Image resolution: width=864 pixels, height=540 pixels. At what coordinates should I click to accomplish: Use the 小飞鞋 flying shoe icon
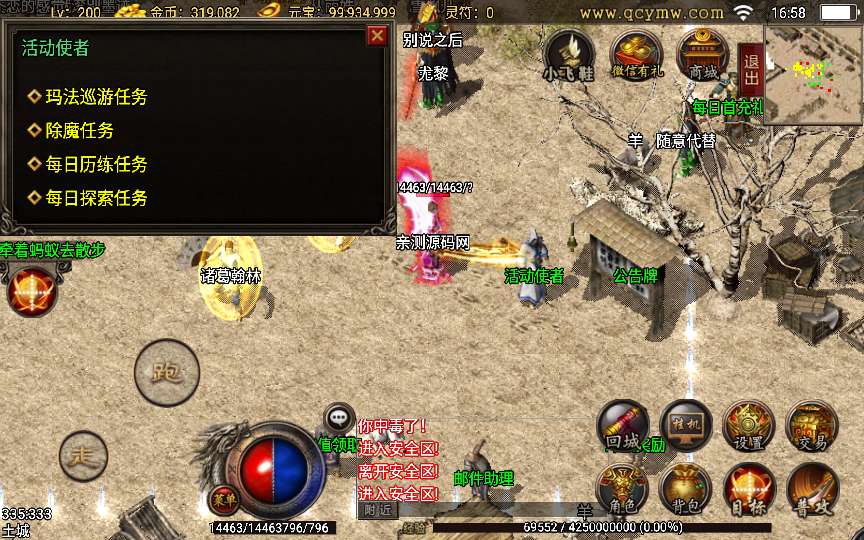click(568, 56)
